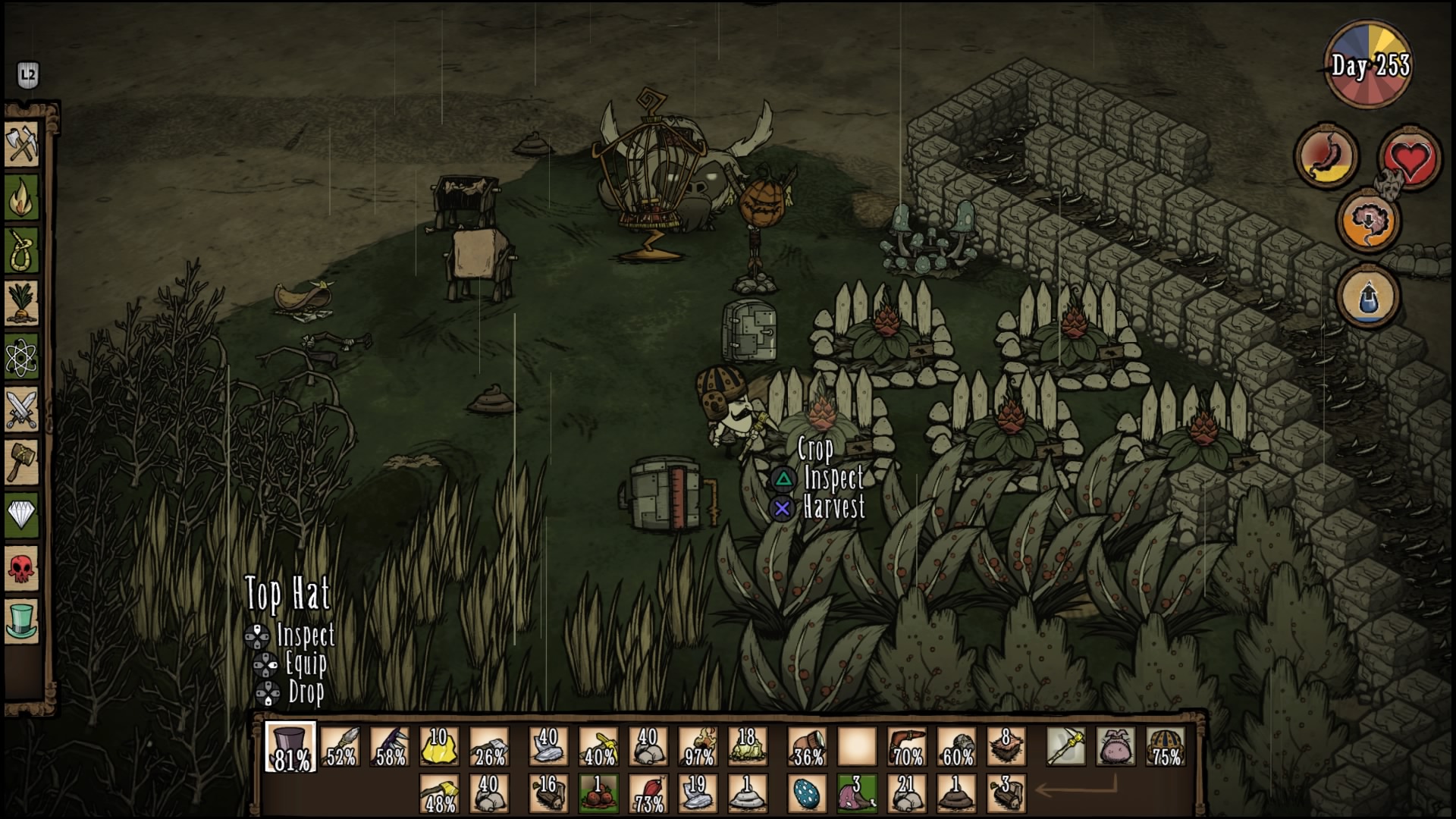Screen dimensions: 1456x819
Task: Open the Fight crossed-swords crafting tab
Action: tap(22, 409)
